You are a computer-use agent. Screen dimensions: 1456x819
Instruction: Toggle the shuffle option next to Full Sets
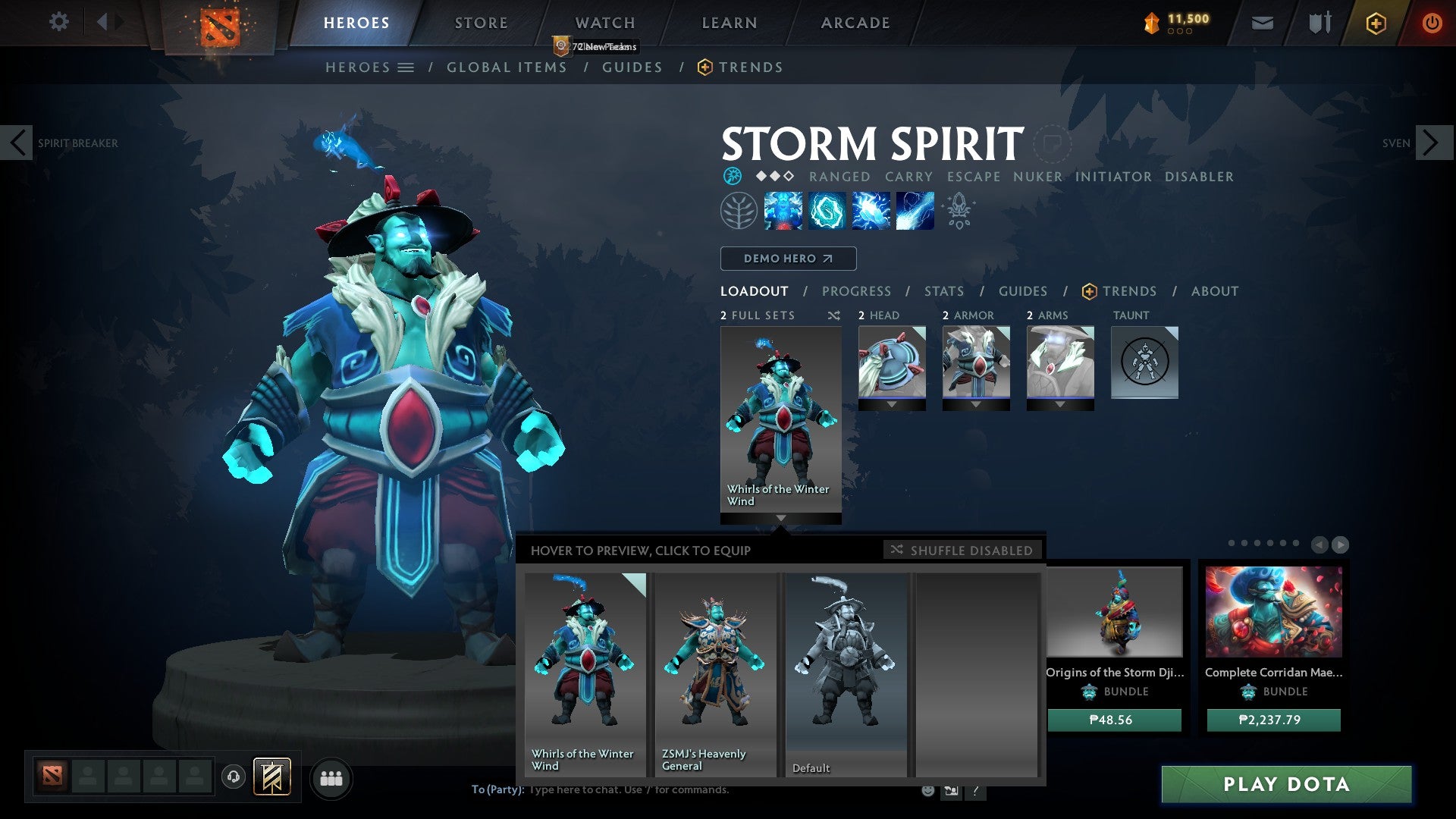tap(834, 315)
